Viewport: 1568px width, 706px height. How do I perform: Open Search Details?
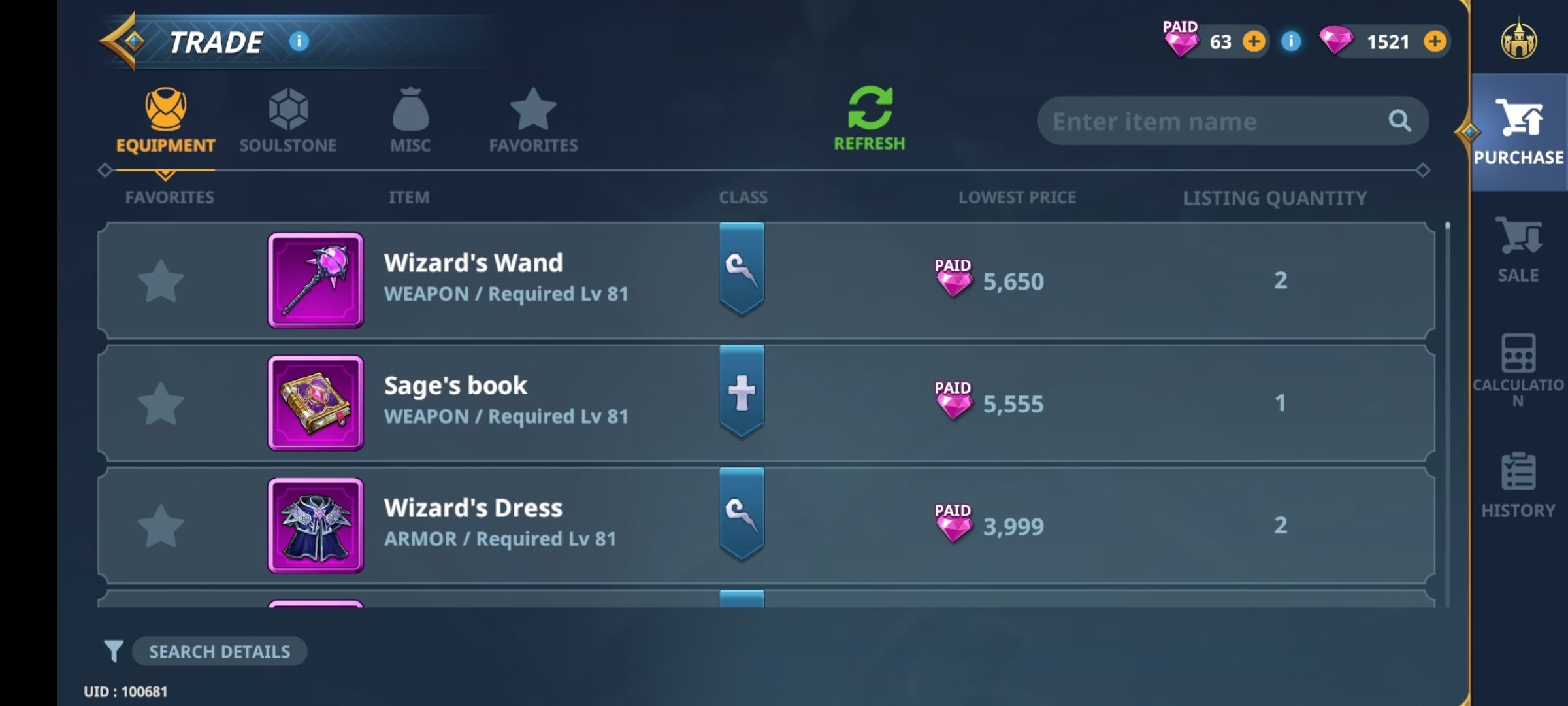tap(220, 651)
